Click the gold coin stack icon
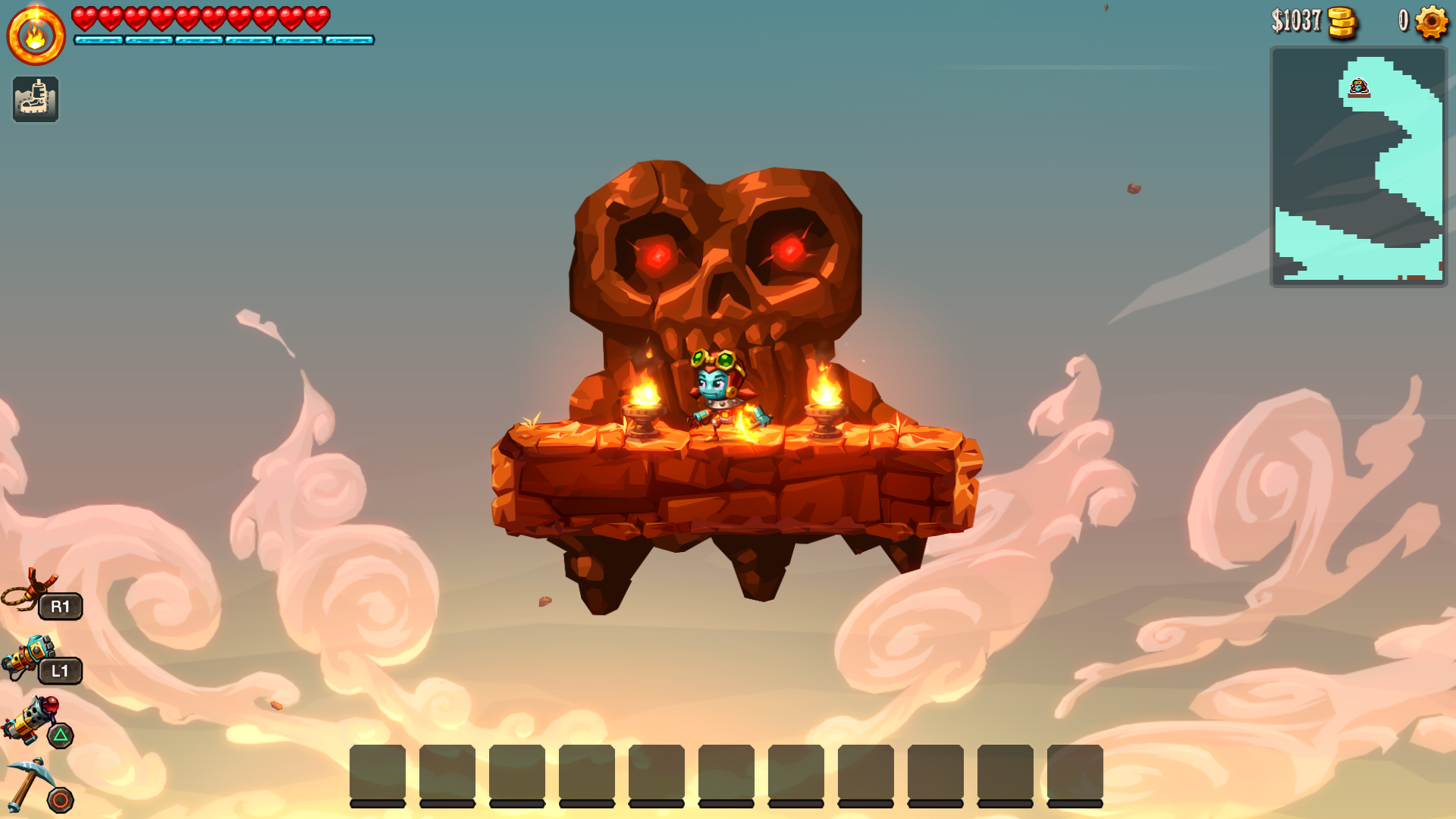1456x819 pixels. [1341, 22]
